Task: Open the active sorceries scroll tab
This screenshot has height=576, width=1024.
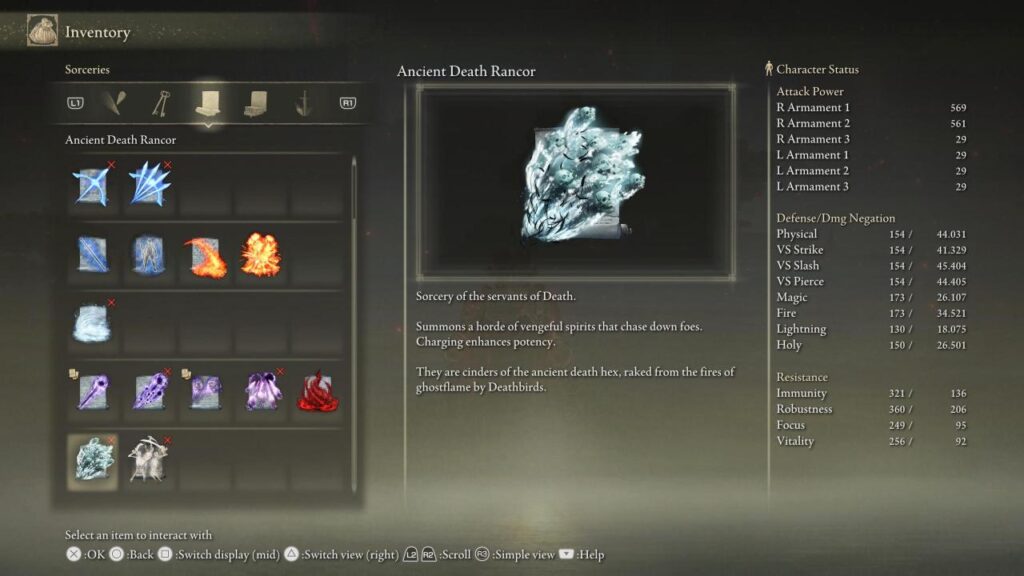Action: pos(209,102)
